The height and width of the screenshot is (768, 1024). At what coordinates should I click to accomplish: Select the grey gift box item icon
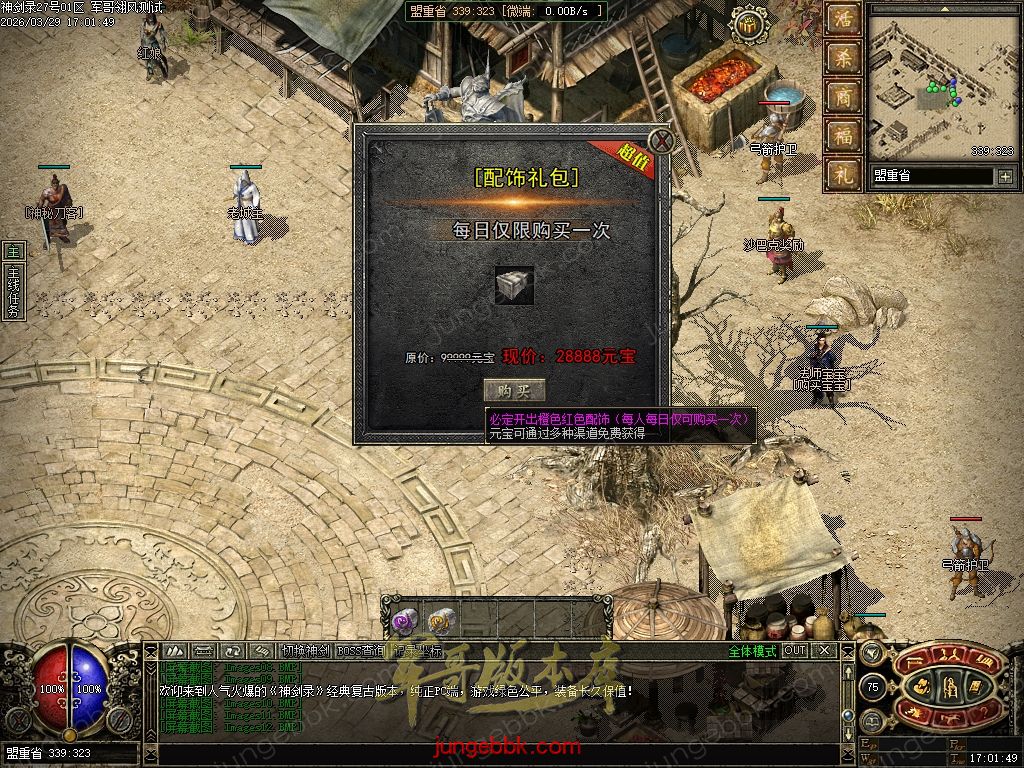point(514,285)
